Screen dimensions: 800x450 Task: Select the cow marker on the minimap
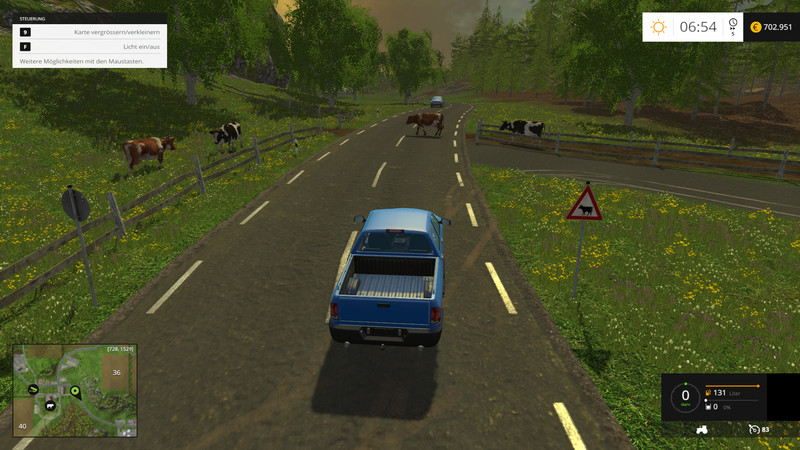[49, 408]
